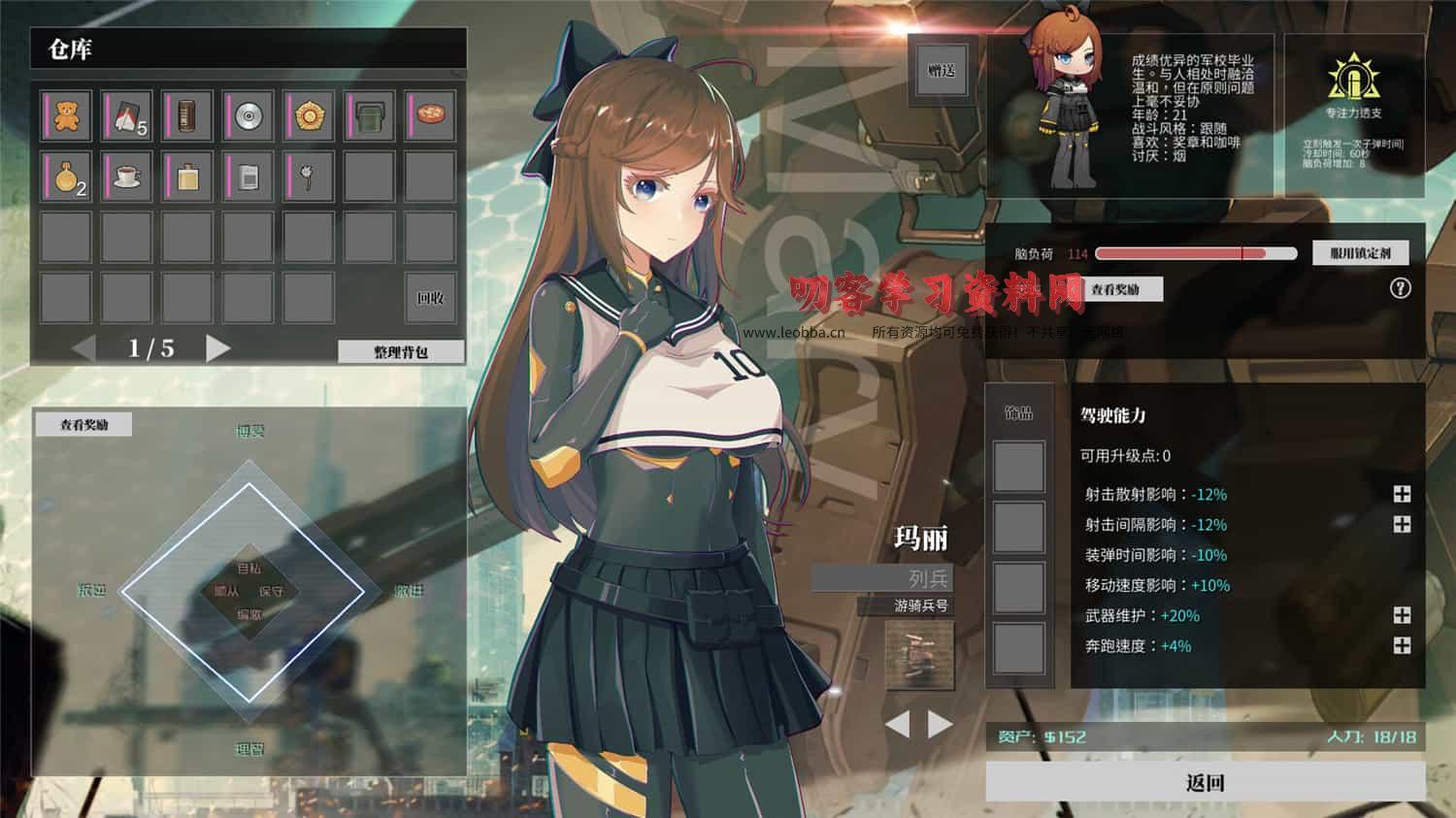Select the coffee cup item

coord(125,177)
